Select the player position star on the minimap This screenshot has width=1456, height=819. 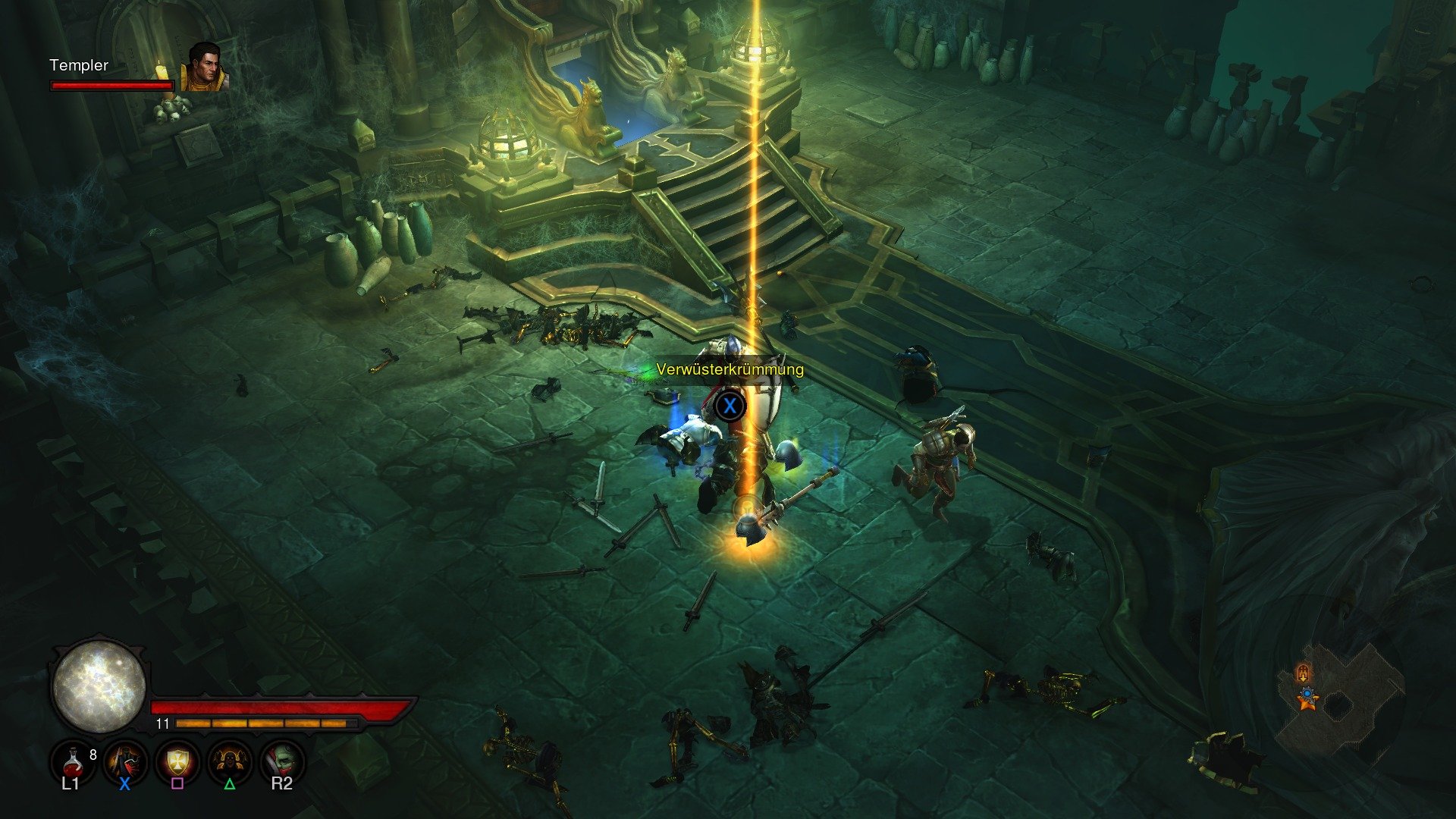[x=1309, y=704]
